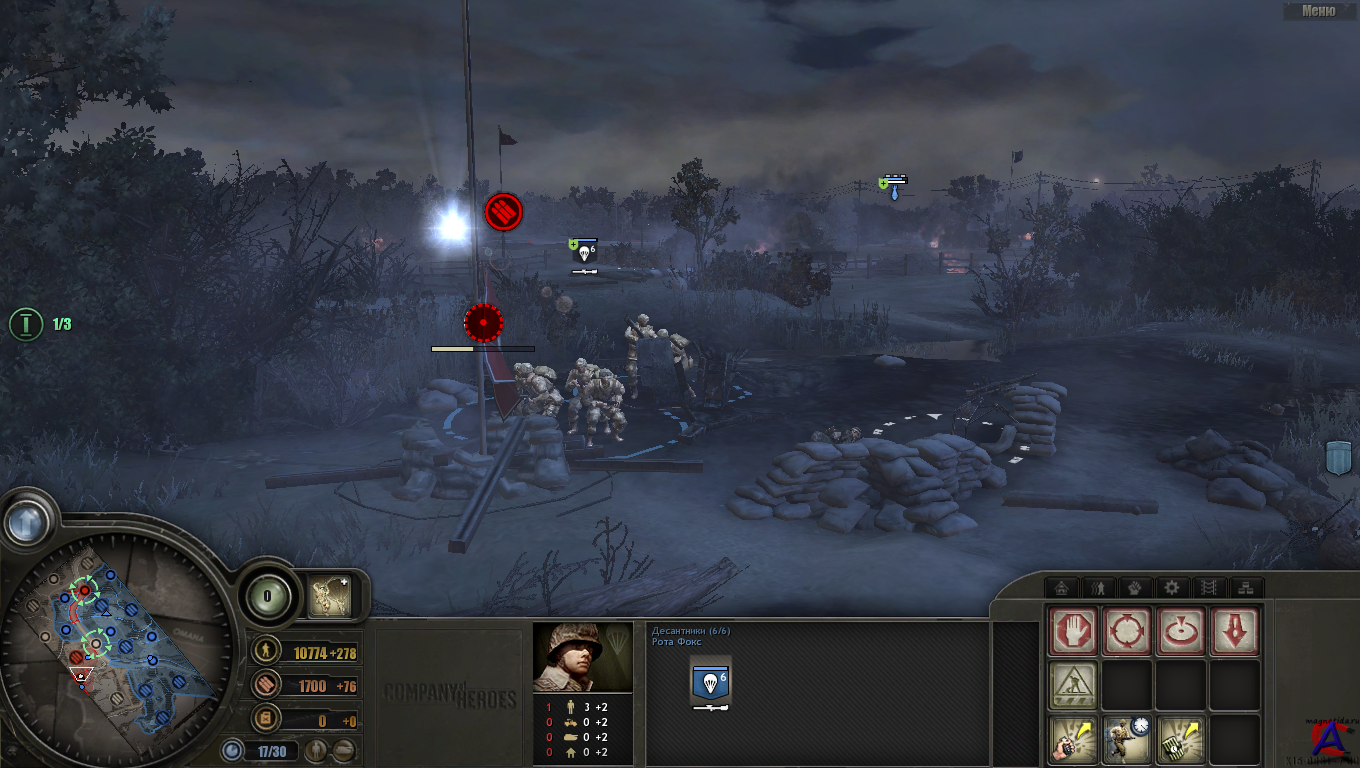1360x768 pixels.
Task: Open the Меню button
Action: click(1319, 11)
